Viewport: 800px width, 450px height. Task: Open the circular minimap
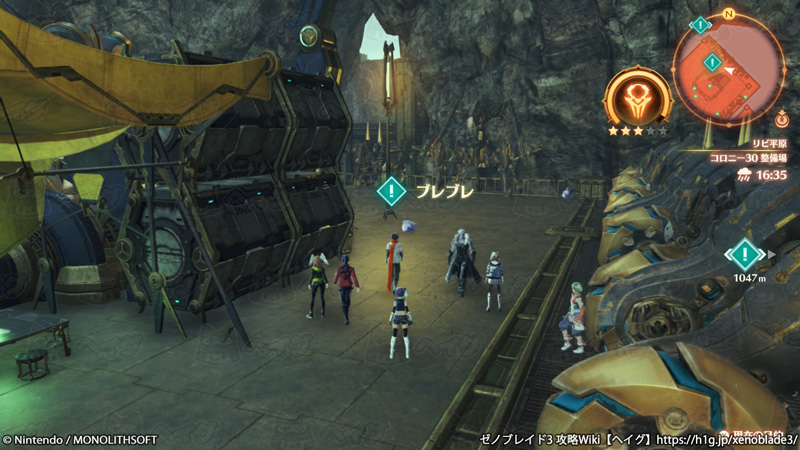coord(727,69)
